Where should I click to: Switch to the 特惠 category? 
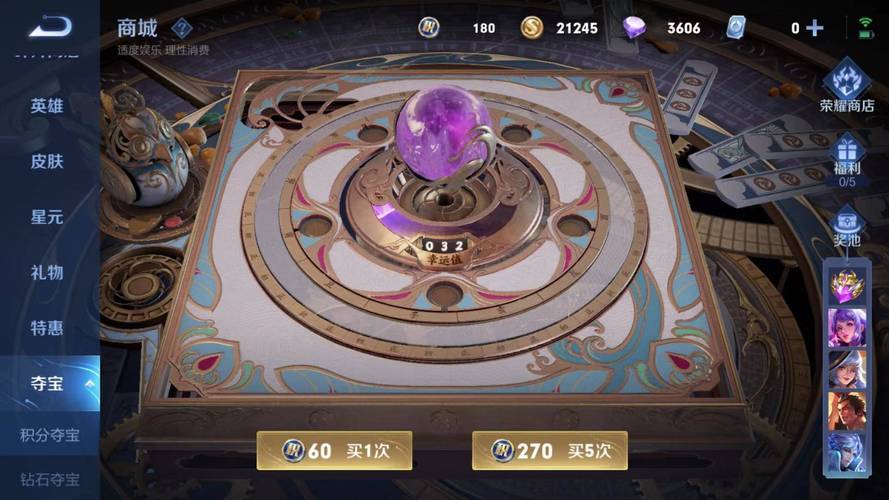click(47, 328)
